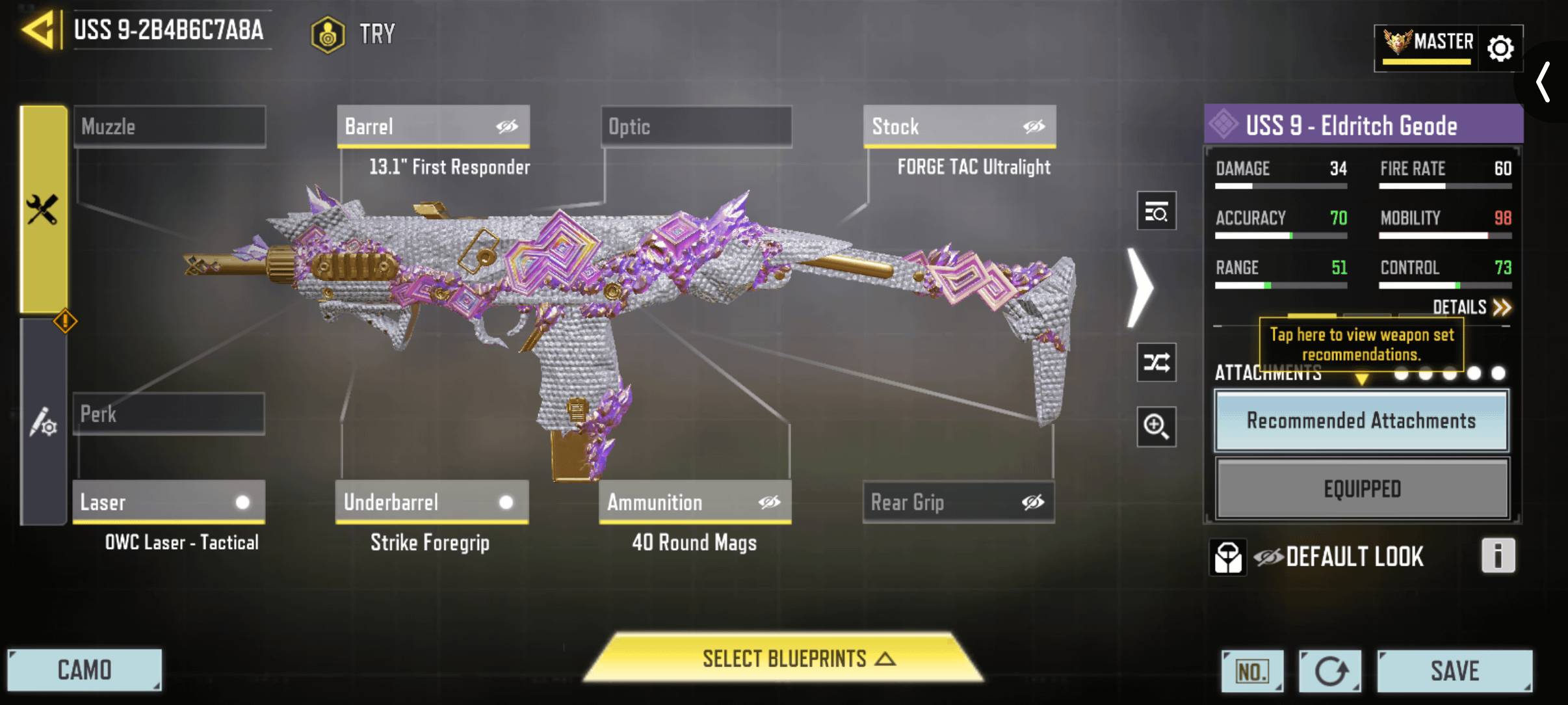1568x705 pixels.
Task: Zoom in on the weapon with magnifier
Action: [1156, 427]
